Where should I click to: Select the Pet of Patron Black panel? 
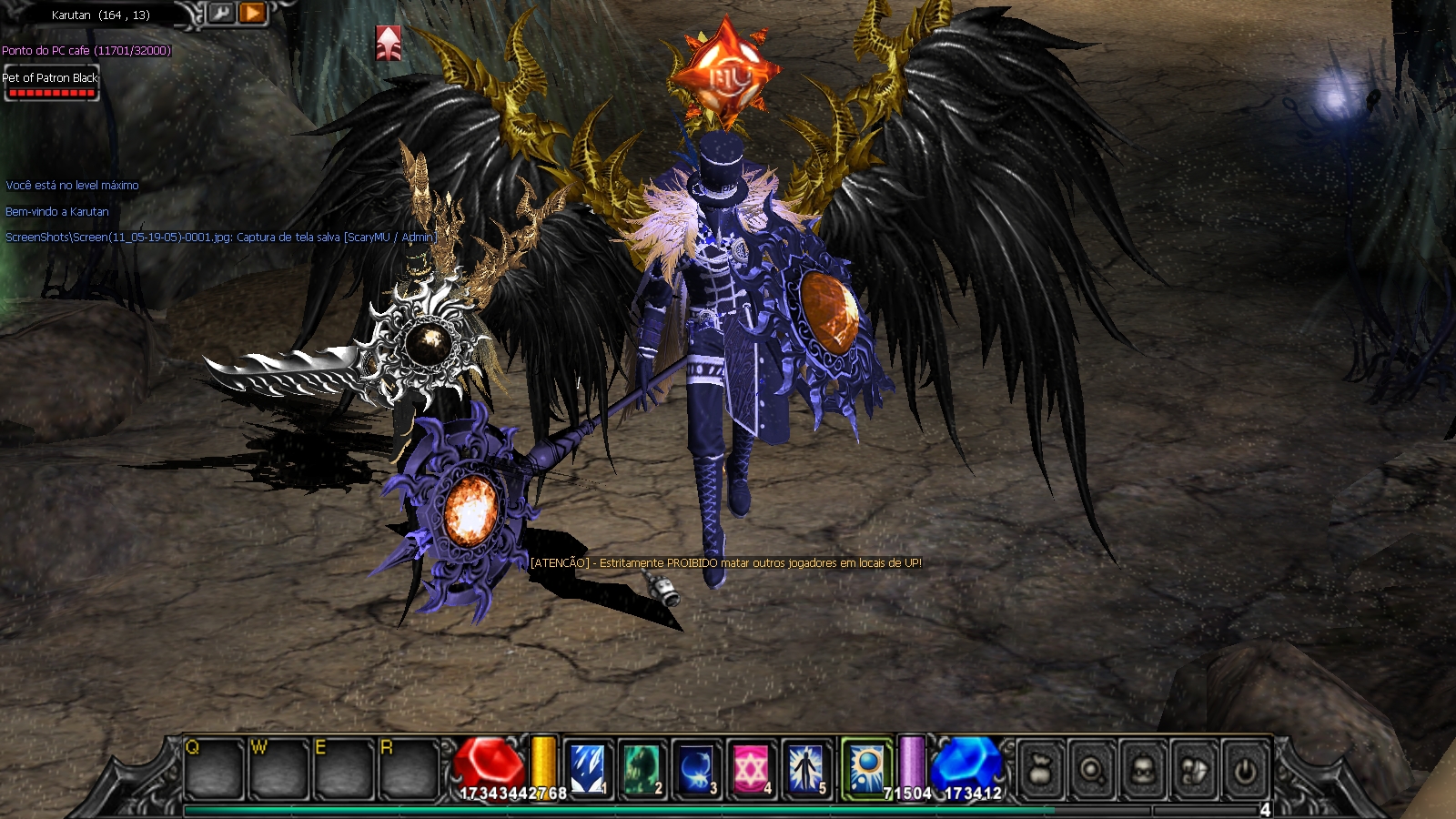51,82
